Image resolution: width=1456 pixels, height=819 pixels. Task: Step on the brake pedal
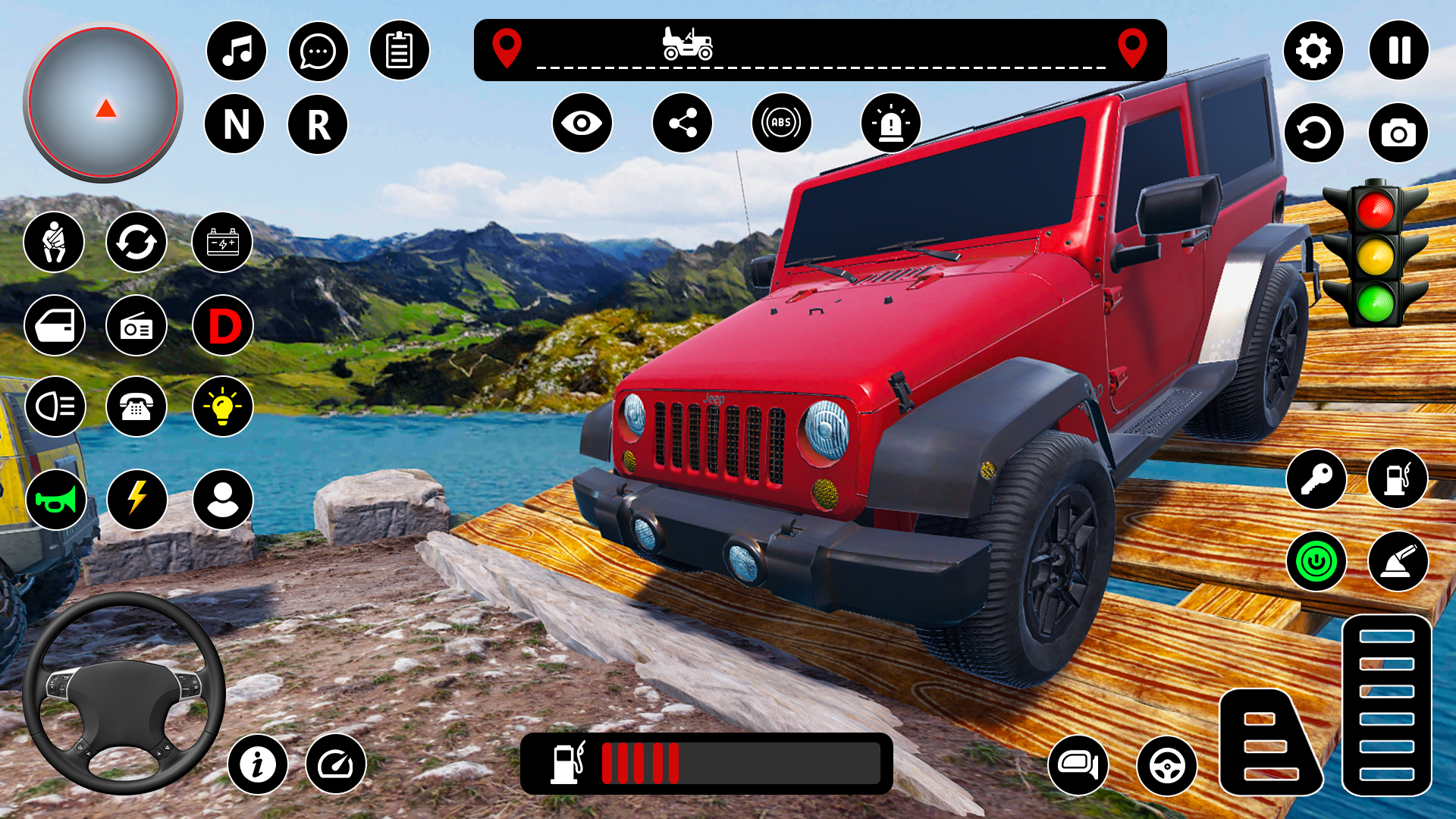1269,743
